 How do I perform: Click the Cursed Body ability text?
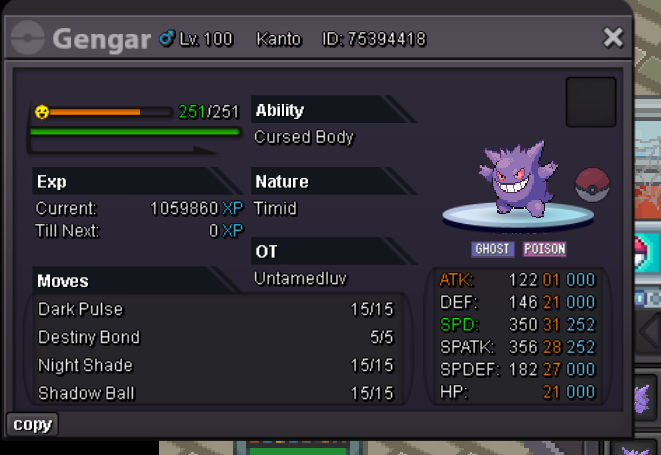[304, 137]
